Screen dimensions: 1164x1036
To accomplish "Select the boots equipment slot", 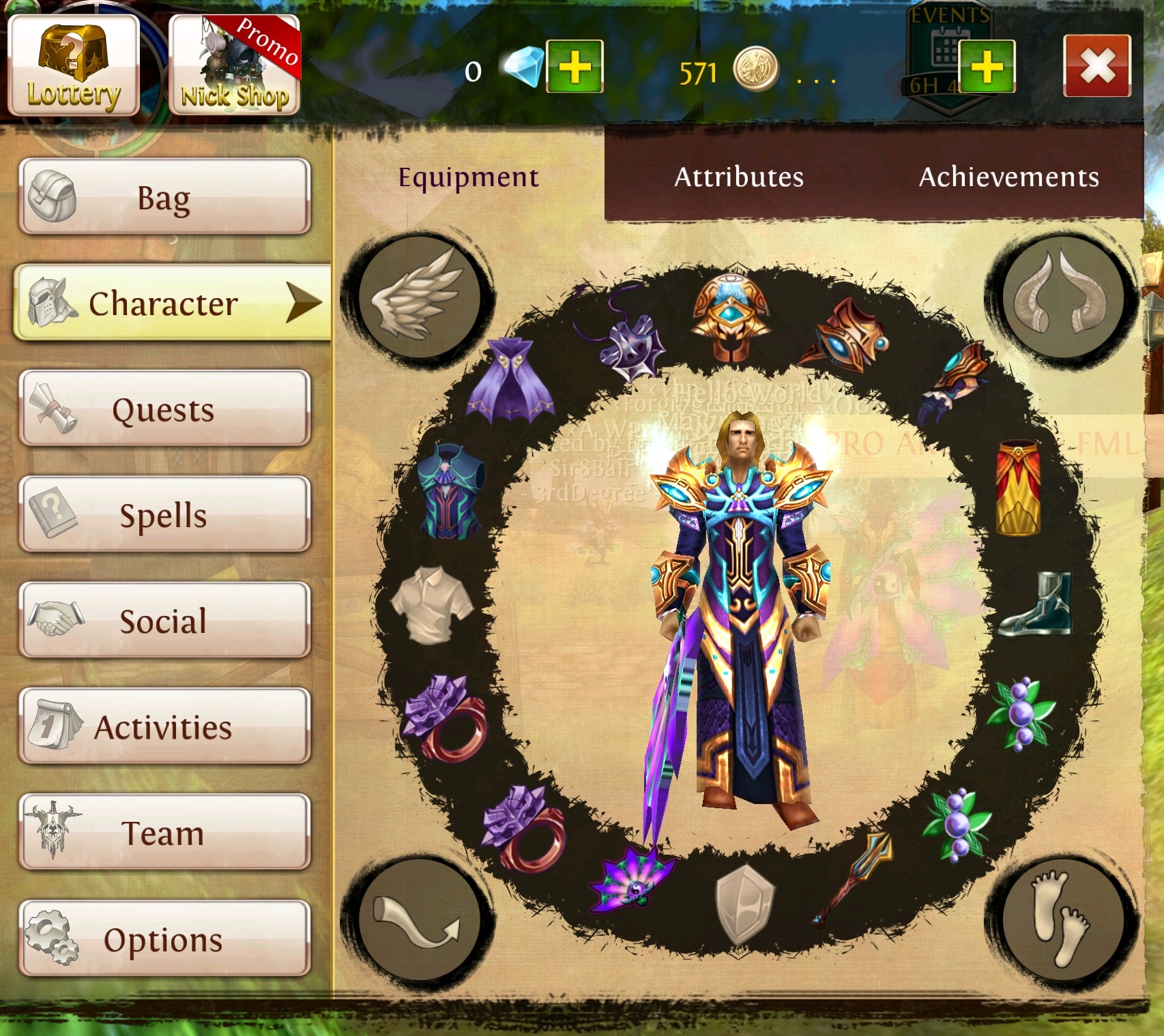I will tap(1036, 604).
